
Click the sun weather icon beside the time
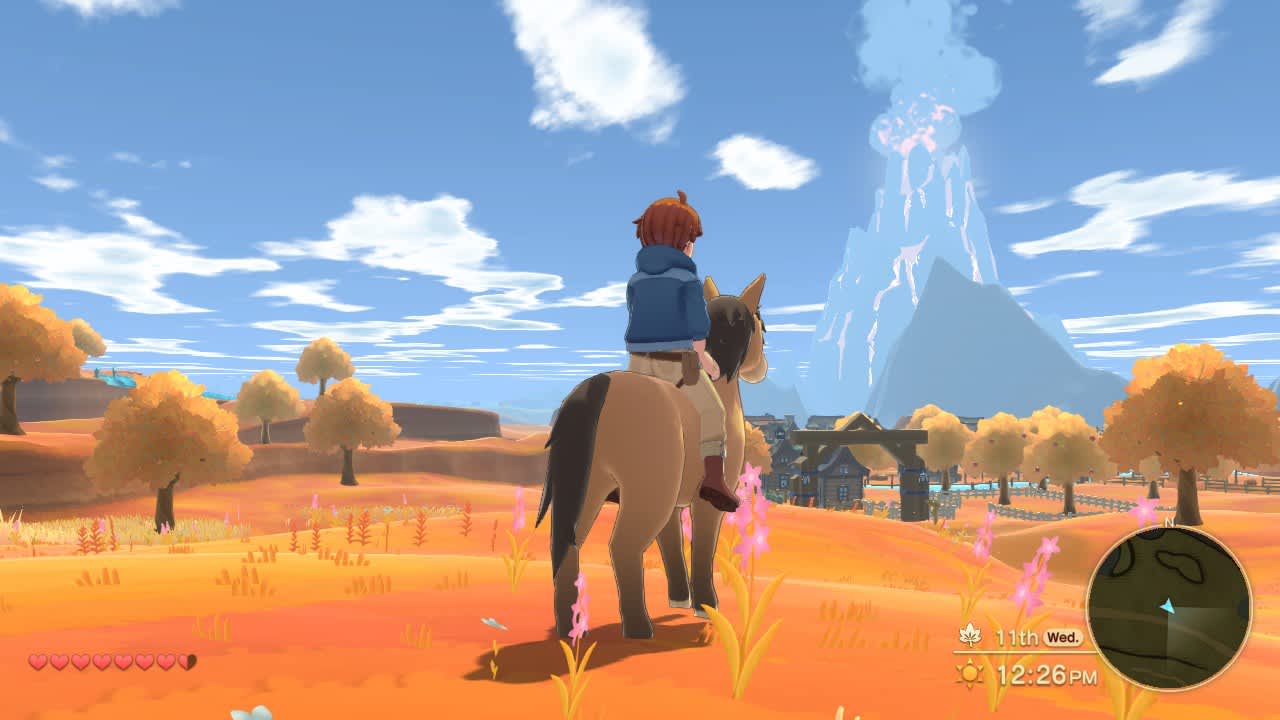pyautogui.click(x=970, y=673)
